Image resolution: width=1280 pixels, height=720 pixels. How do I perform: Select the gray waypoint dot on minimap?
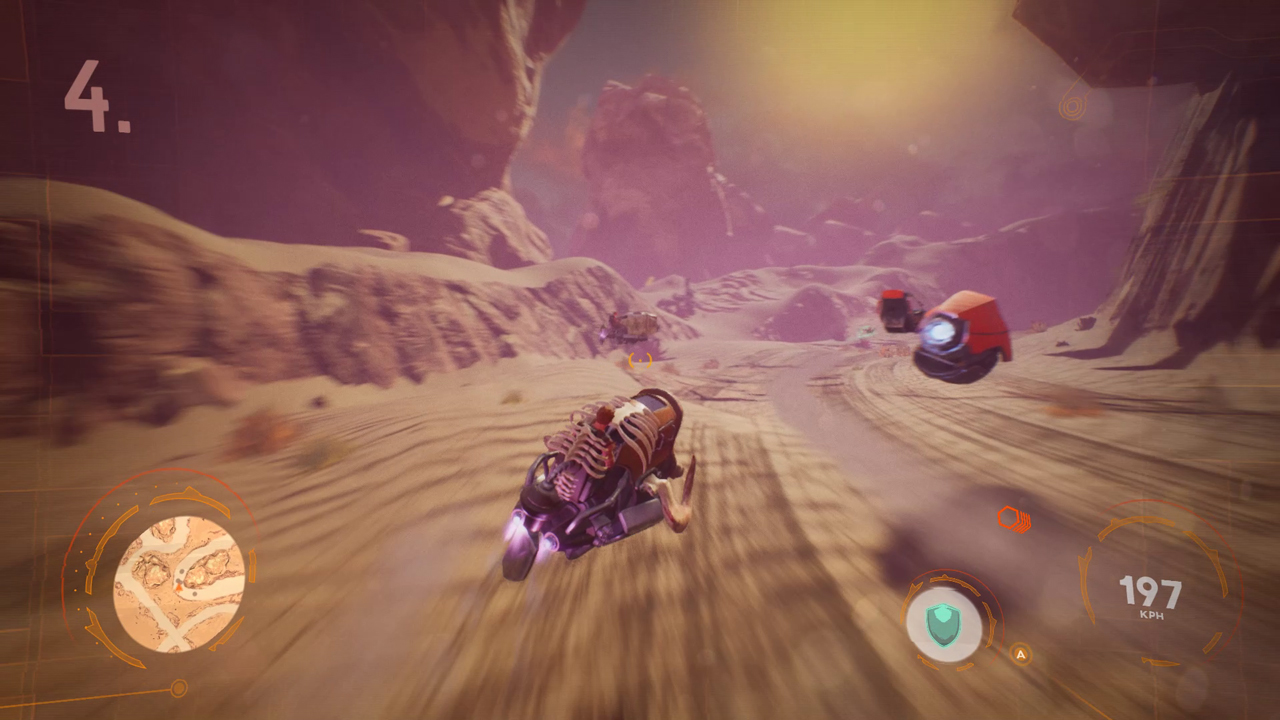pyautogui.click(x=195, y=593)
